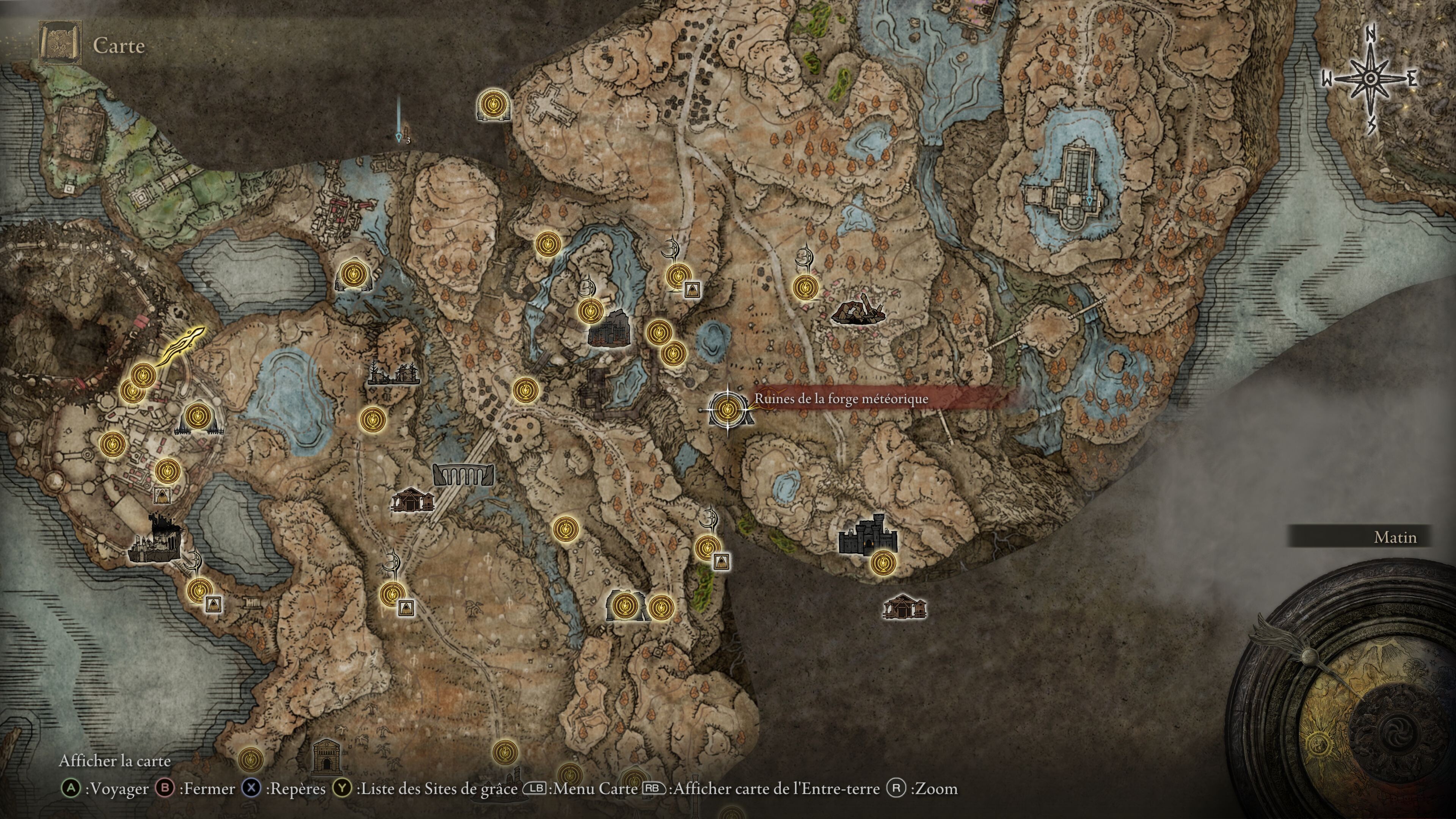Viewport: 1456px width, 819px height.
Task: Select the mausoleum building icon
Action: click(x=326, y=756)
